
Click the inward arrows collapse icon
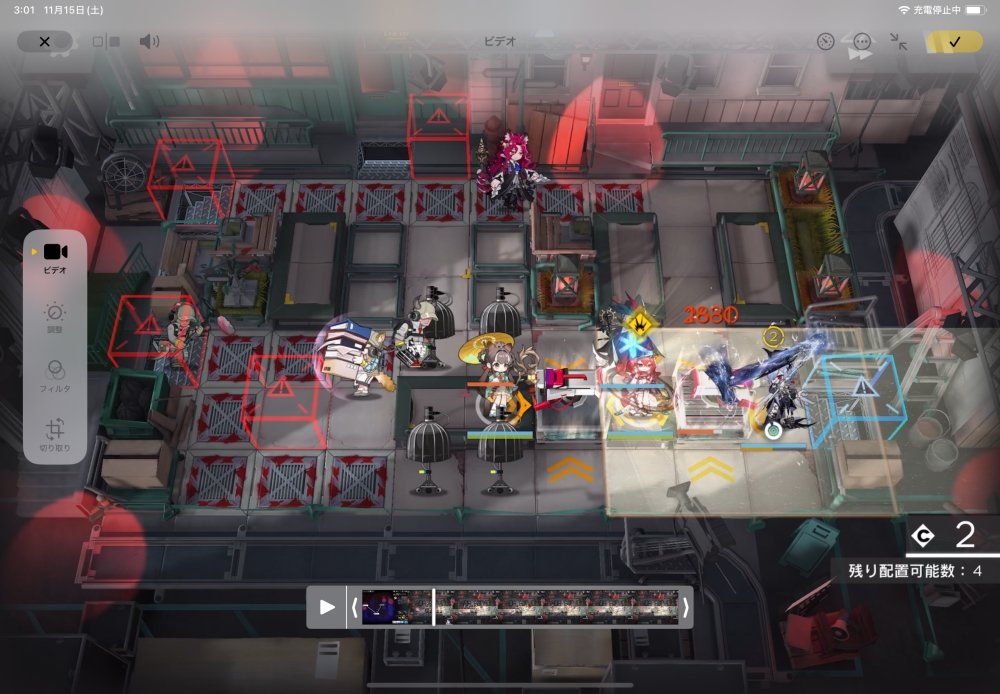coord(898,41)
